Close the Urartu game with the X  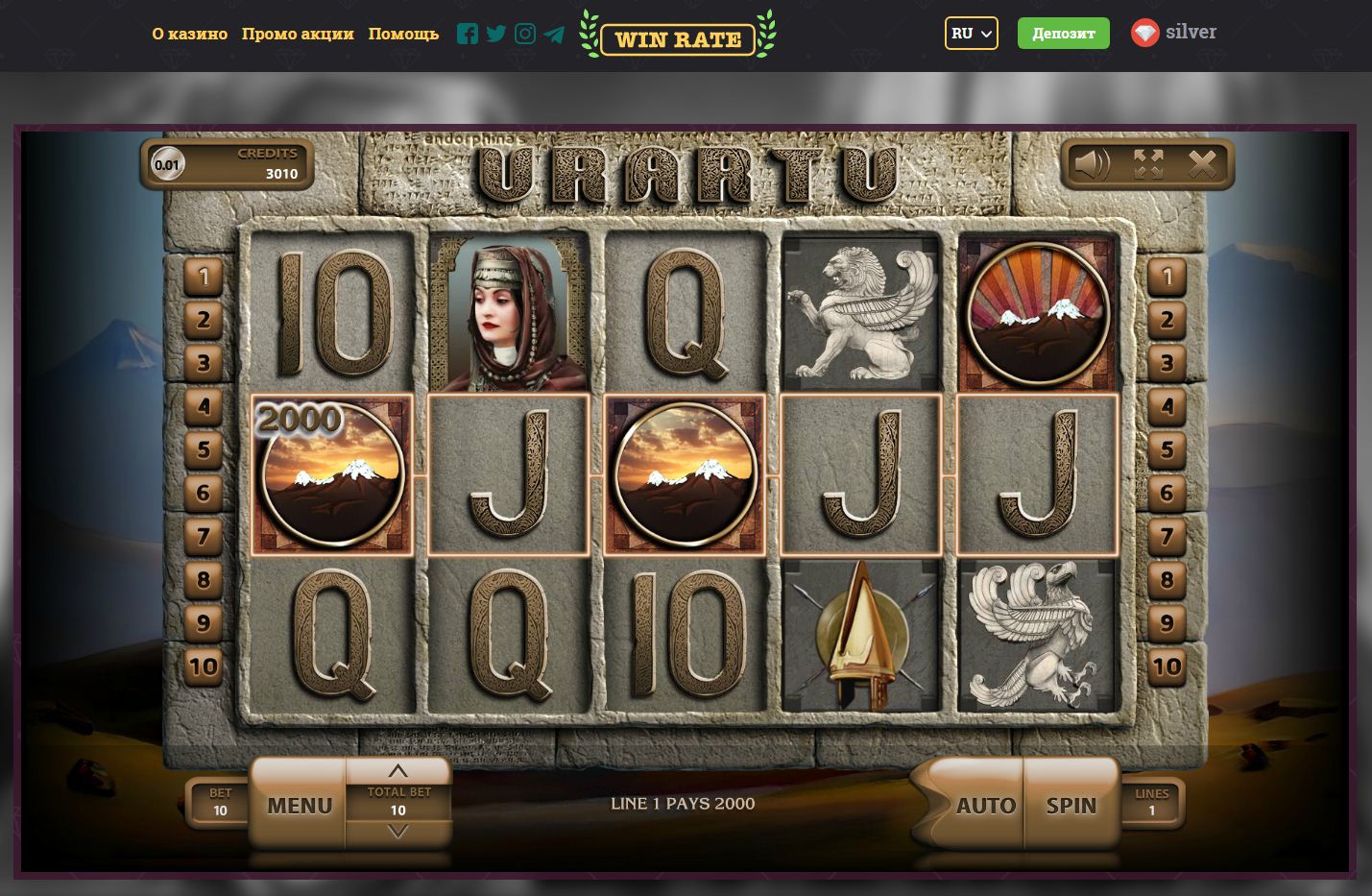(x=1202, y=164)
